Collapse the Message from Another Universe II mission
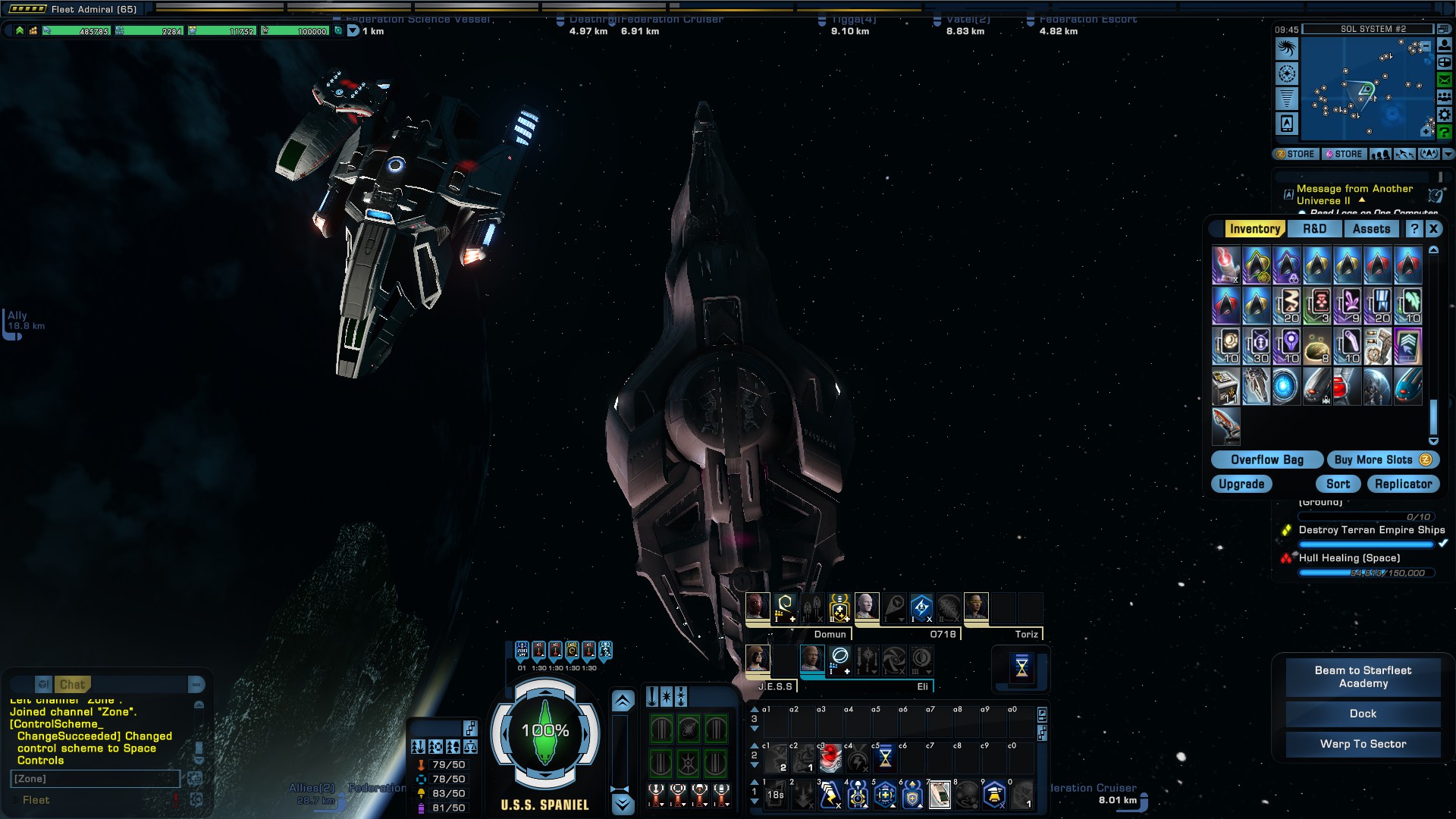This screenshot has width=1456, height=819. (x=1362, y=200)
